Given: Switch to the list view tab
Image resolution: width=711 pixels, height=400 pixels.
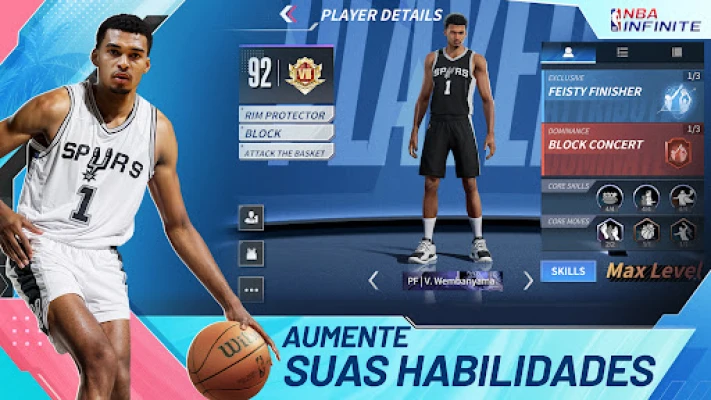Looking at the screenshot, I should [622, 51].
